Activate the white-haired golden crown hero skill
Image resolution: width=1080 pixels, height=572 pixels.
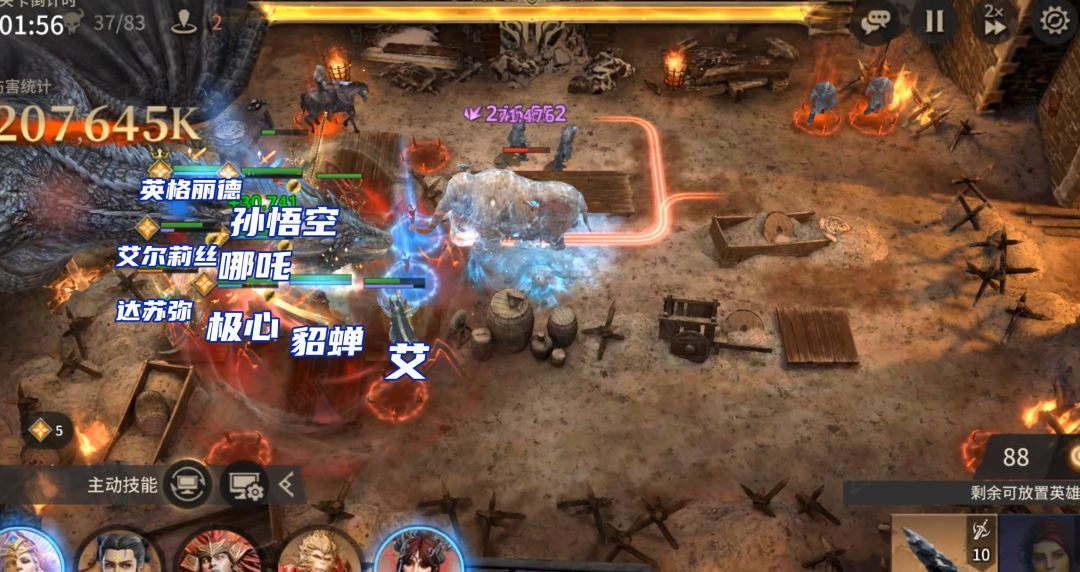coord(25,551)
